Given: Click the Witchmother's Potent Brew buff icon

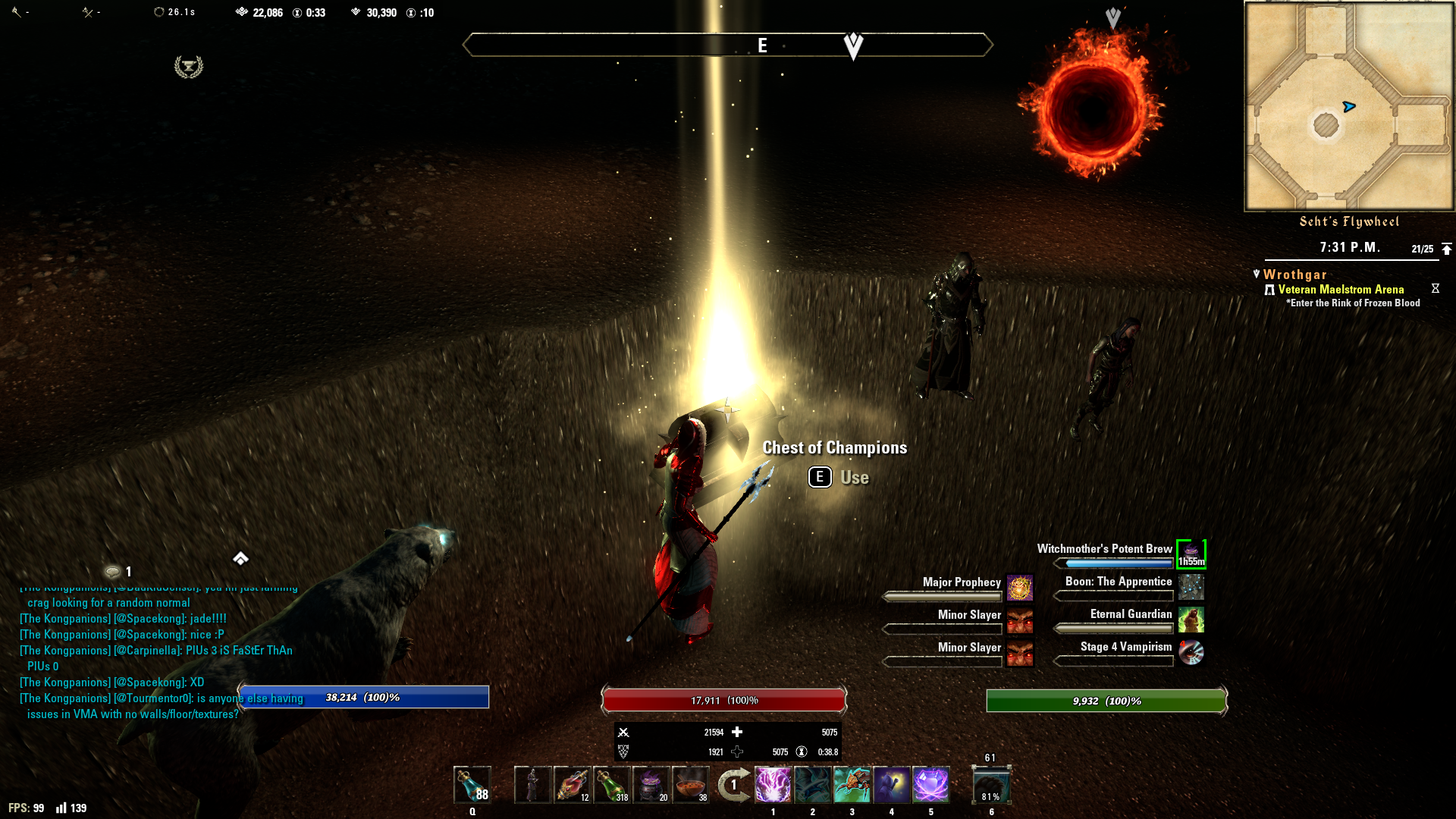Looking at the screenshot, I should 1191,554.
